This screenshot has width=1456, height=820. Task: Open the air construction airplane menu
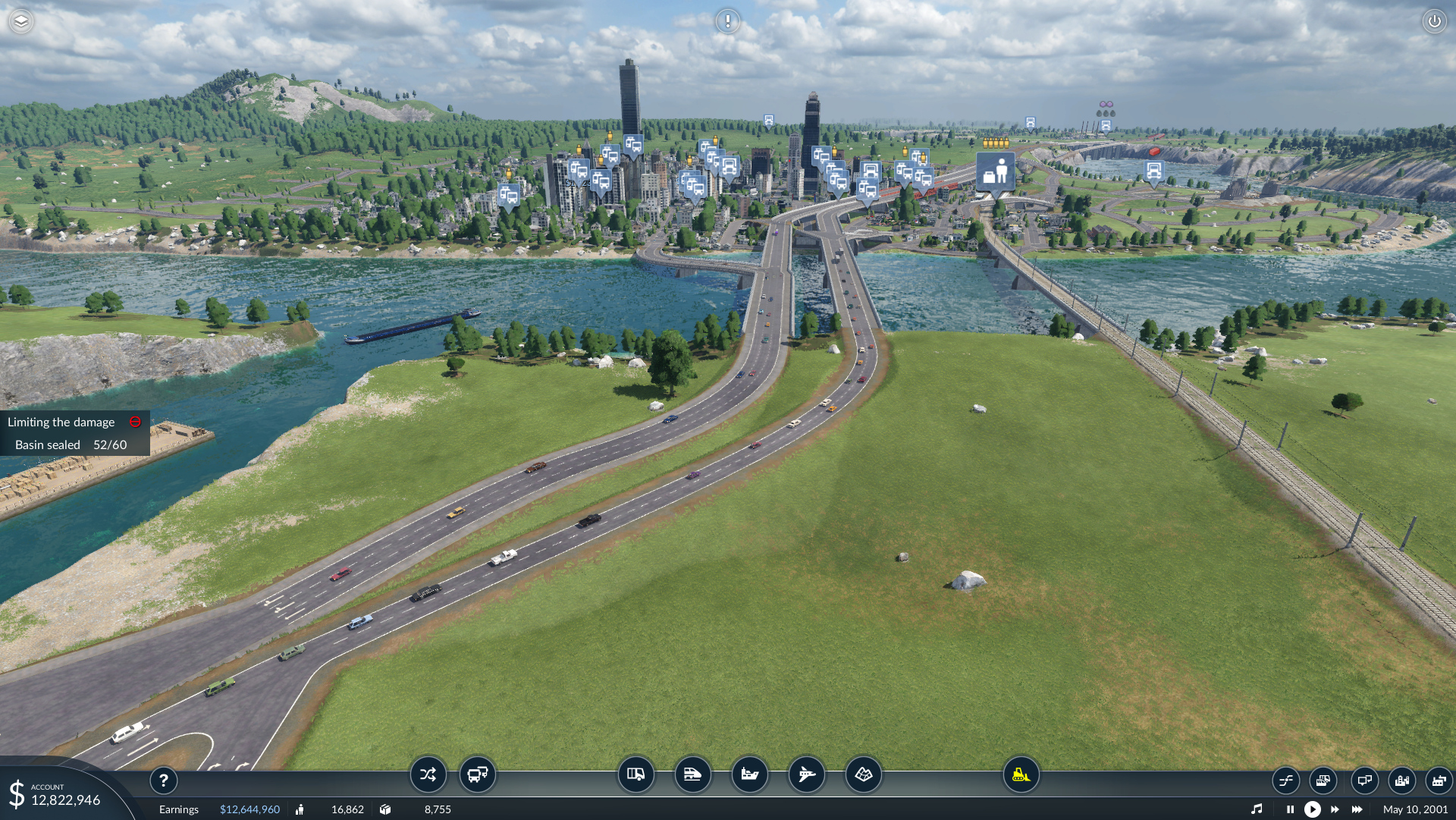806,774
